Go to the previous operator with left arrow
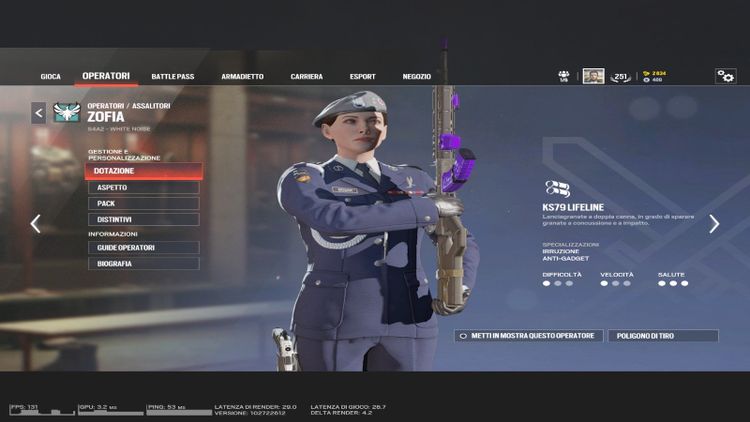This screenshot has height=422, width=750. [35, 224]
